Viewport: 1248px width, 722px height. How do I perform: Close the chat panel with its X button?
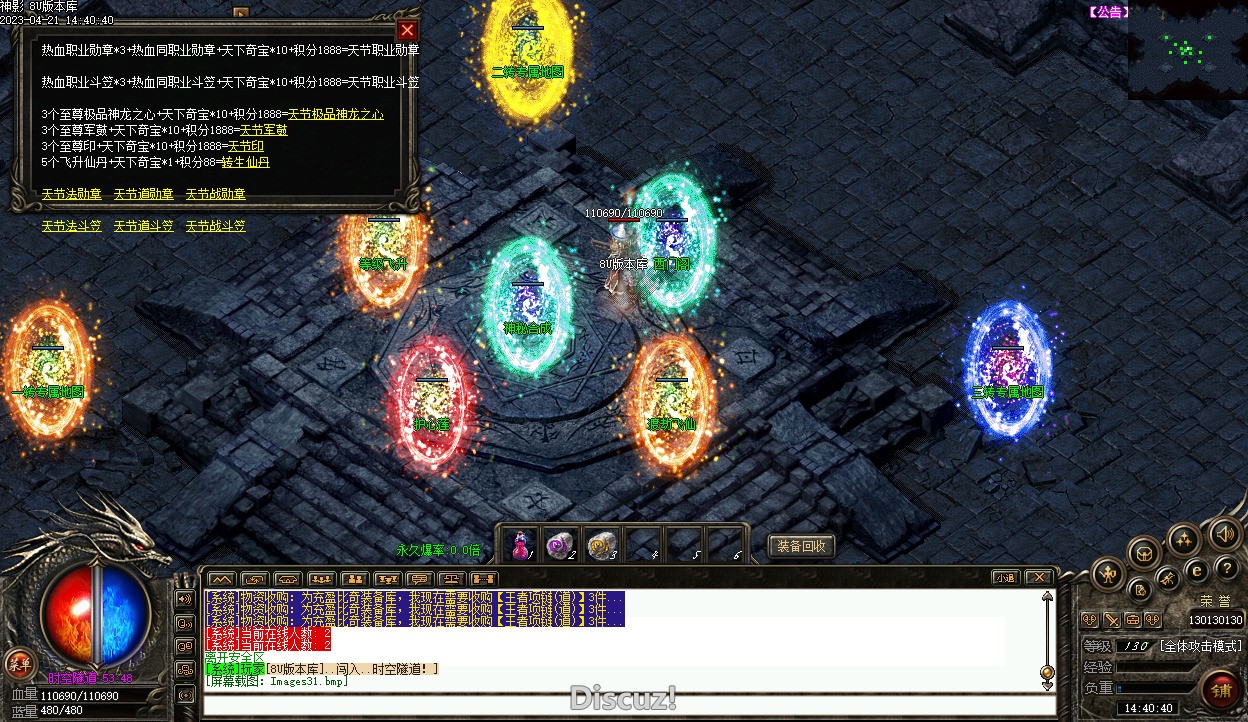(1038, 578)
